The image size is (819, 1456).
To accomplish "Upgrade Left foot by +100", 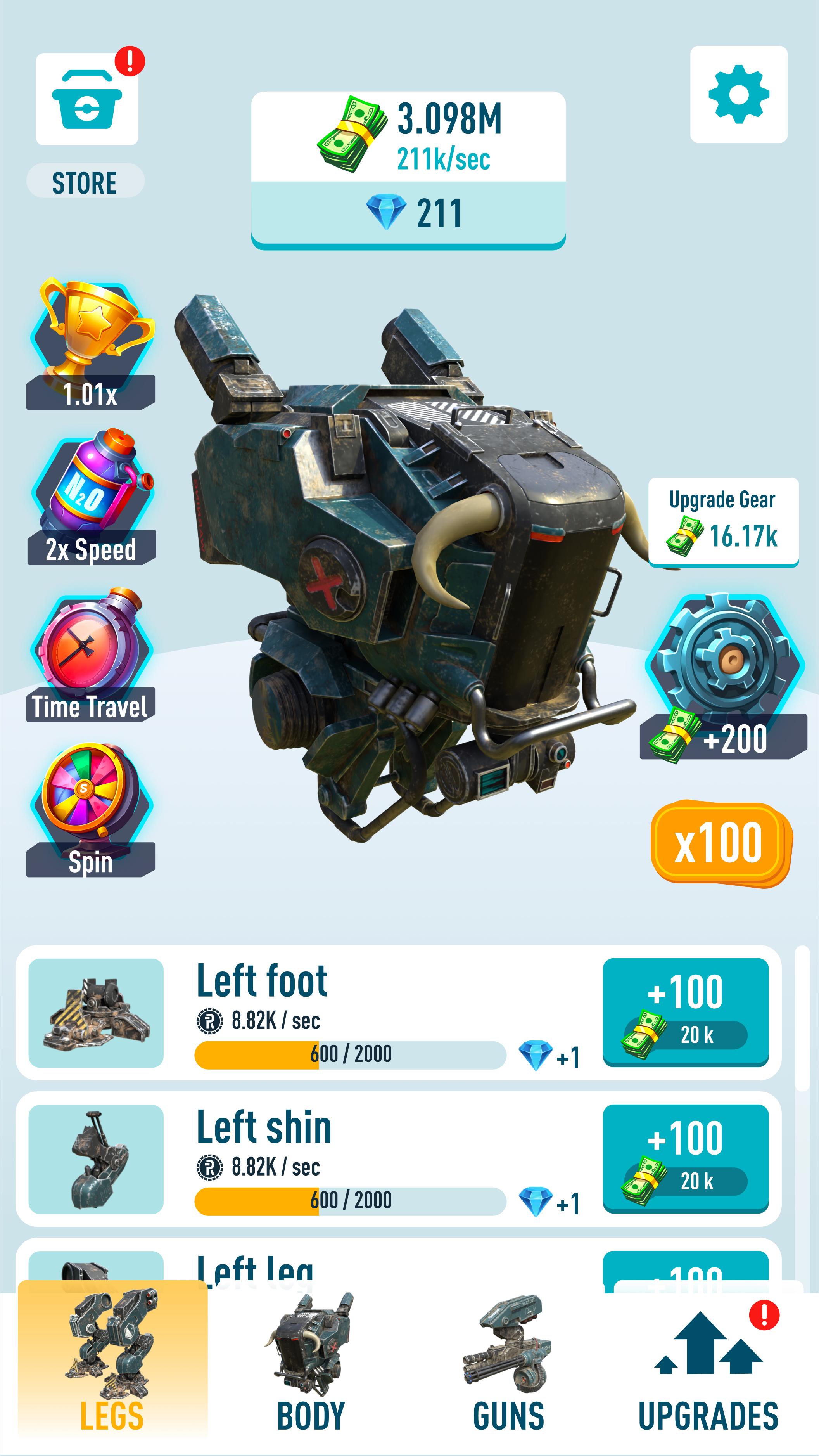I will tap(685, 1011).
